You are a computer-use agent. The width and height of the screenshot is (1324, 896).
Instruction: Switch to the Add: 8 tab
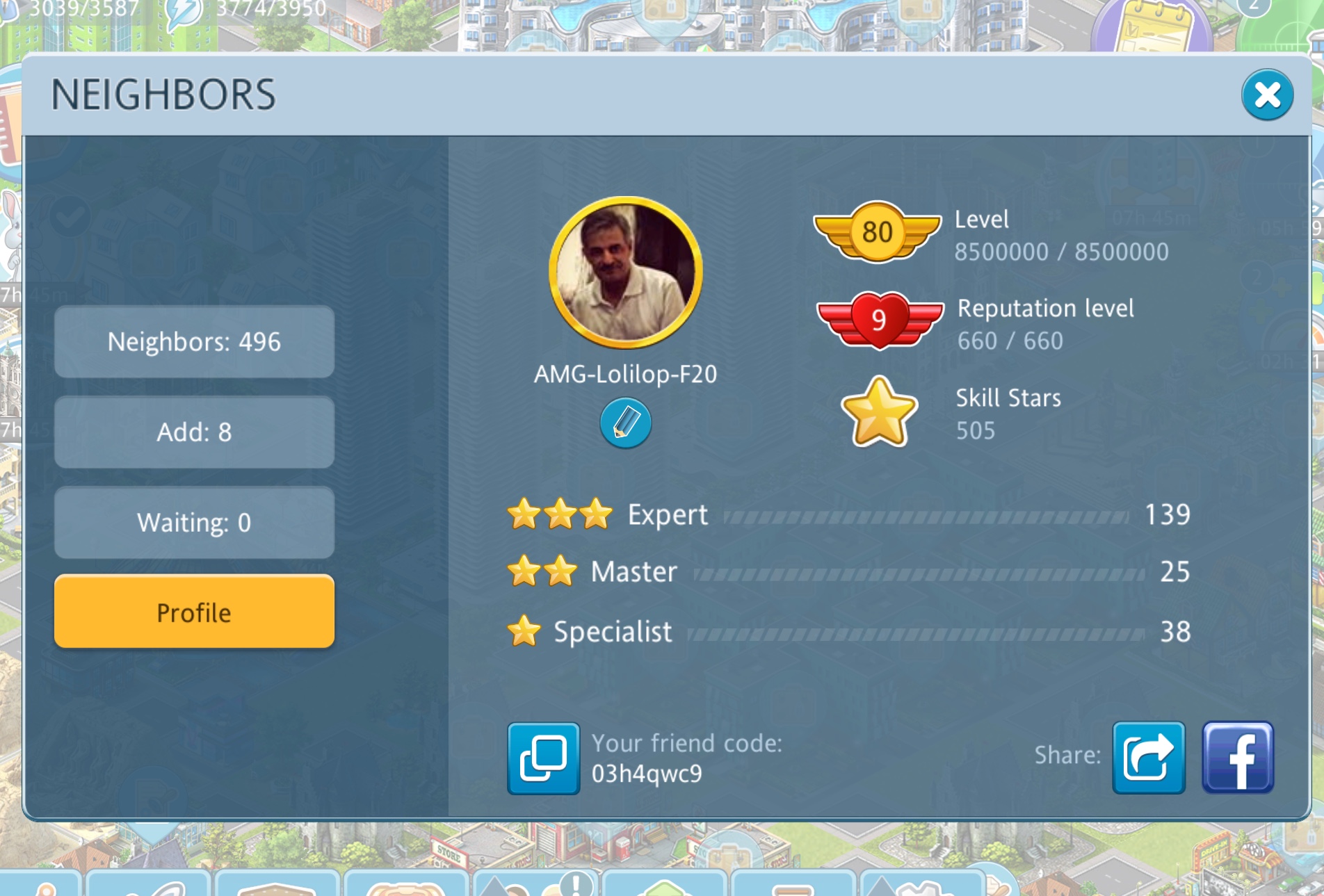click(x=194, y=432)
